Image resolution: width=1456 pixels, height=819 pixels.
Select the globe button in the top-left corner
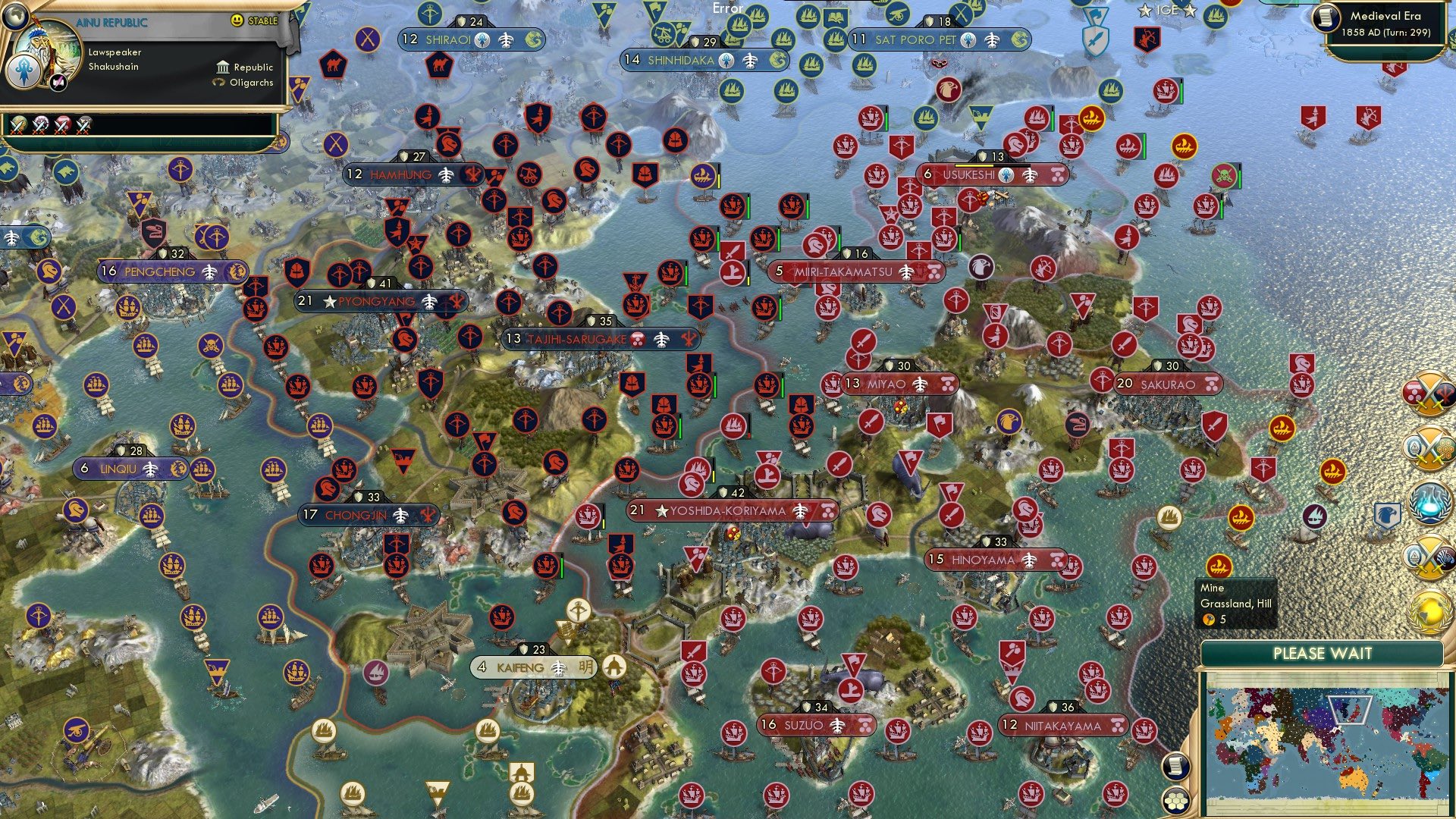tap(14, 17)
